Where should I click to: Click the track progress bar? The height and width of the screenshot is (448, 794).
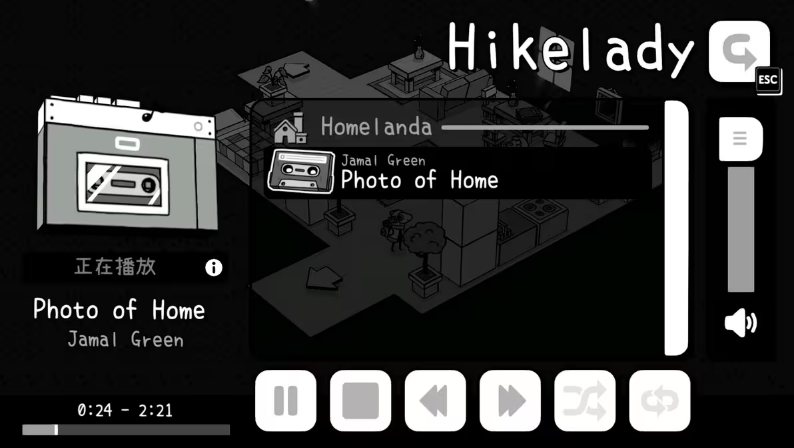(x=126, y=430)
